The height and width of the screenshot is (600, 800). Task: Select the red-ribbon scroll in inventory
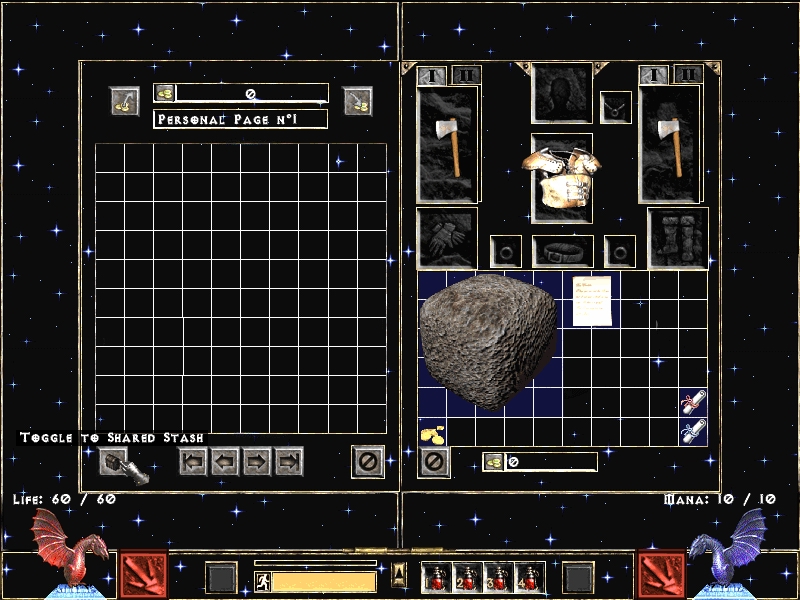point(692,402)
